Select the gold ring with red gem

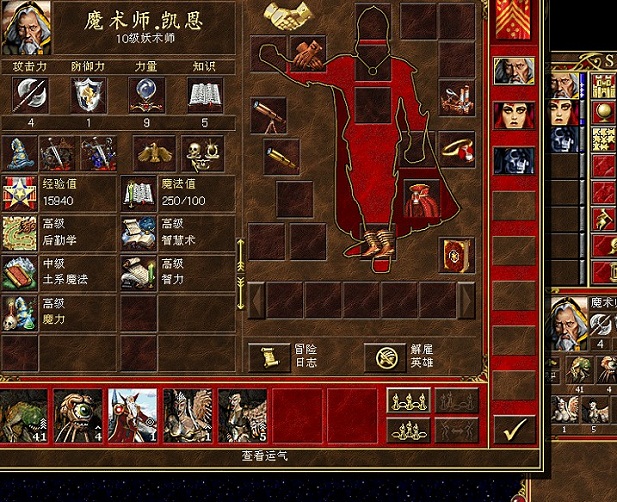point(456,149)
